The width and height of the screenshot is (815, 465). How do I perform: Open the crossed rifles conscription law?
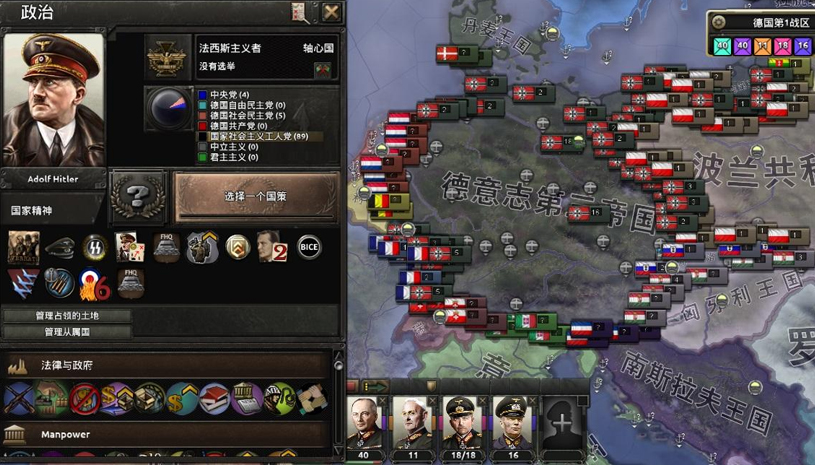coord(17,399)
